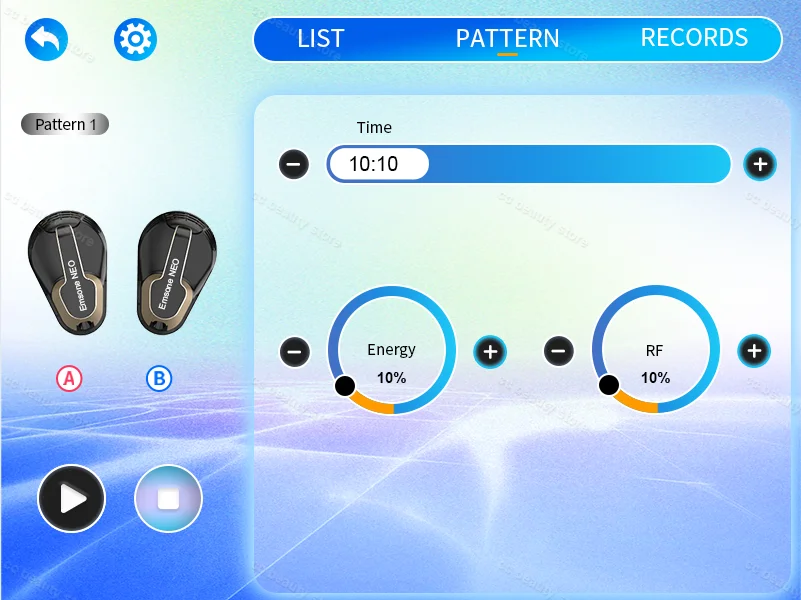The image size is (801, 600).
Task: Open the RECORDS tab
Action: click(x=694, y=38)
